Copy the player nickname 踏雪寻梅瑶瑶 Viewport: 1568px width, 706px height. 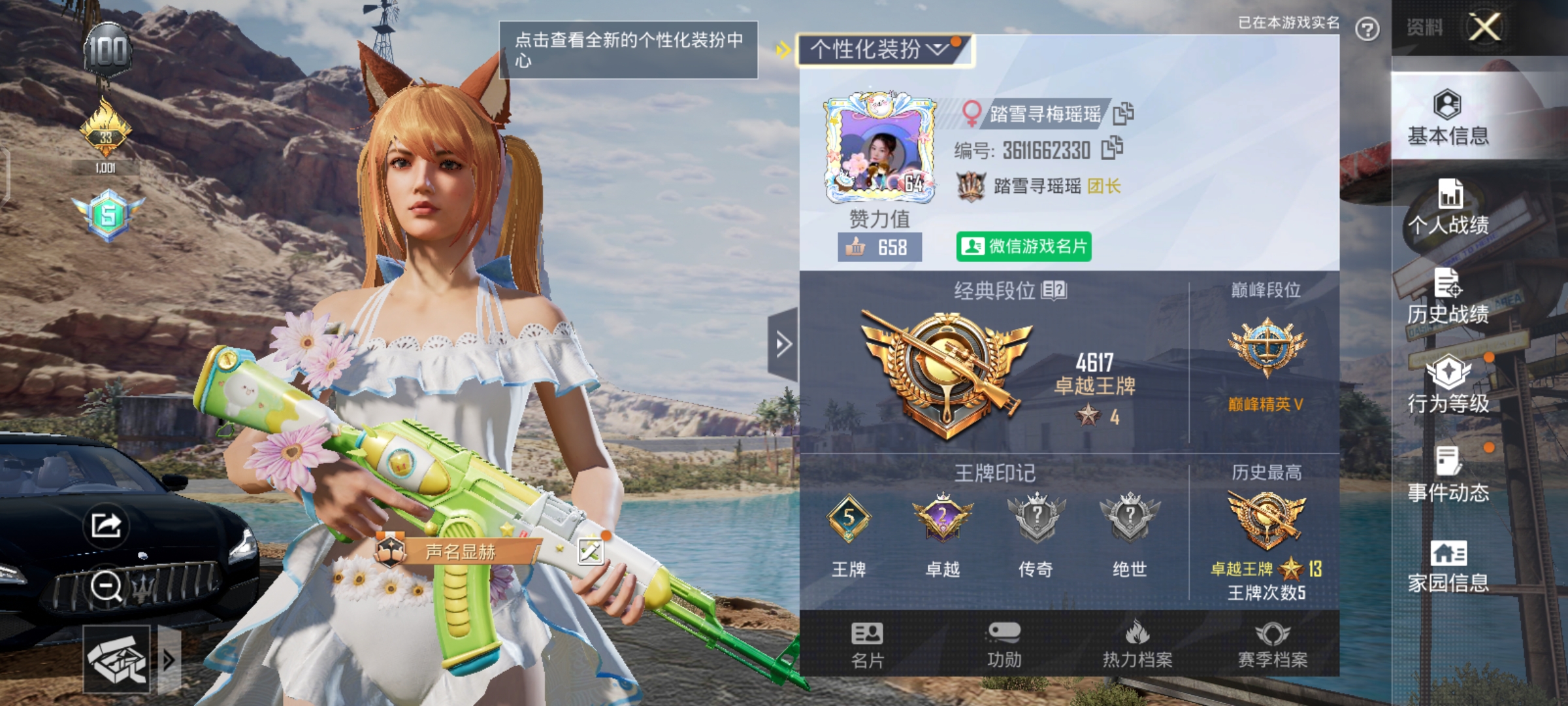(x=1123, y=114)
